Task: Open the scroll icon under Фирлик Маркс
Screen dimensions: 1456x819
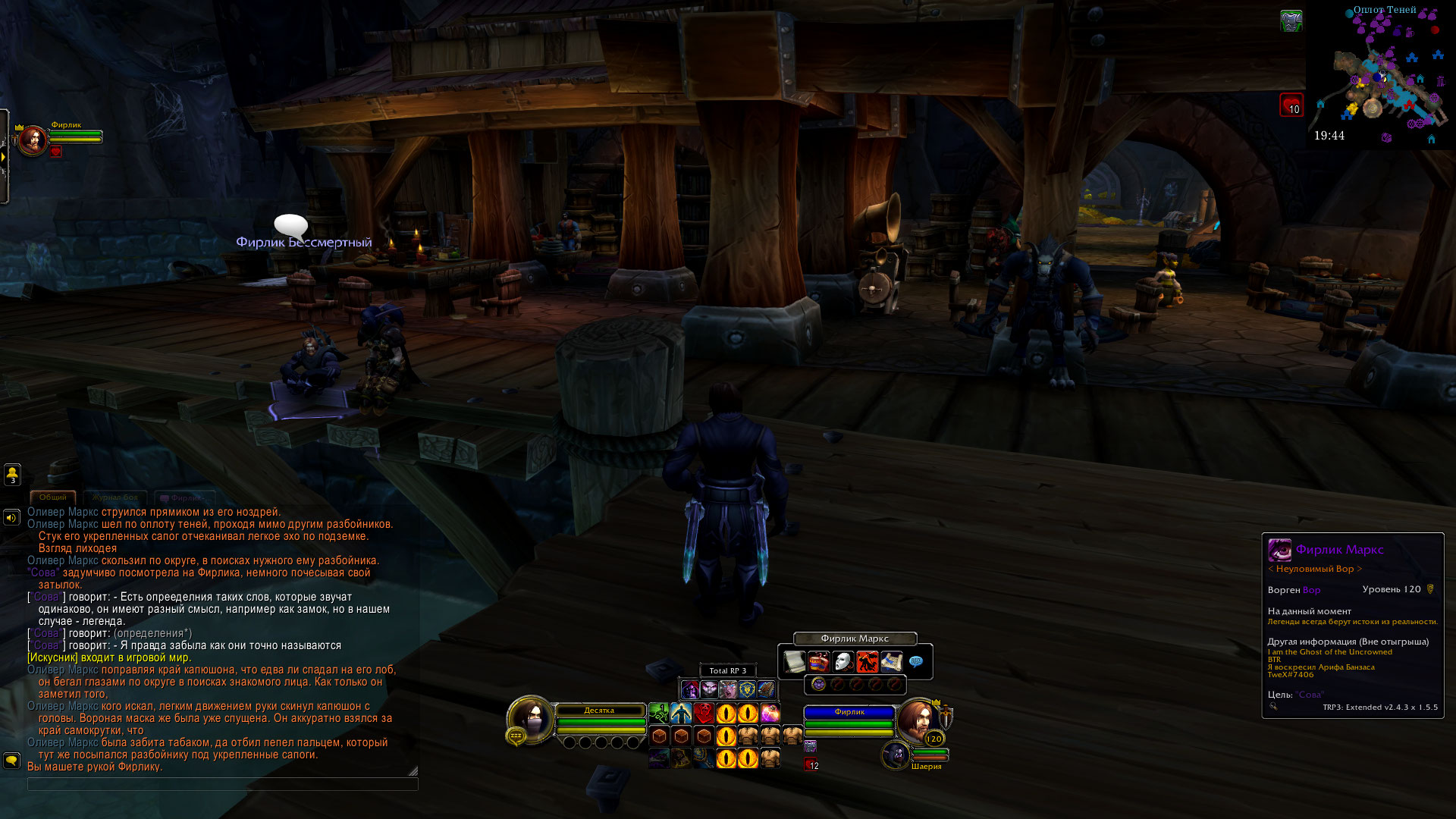Action: tap(794, 662)
